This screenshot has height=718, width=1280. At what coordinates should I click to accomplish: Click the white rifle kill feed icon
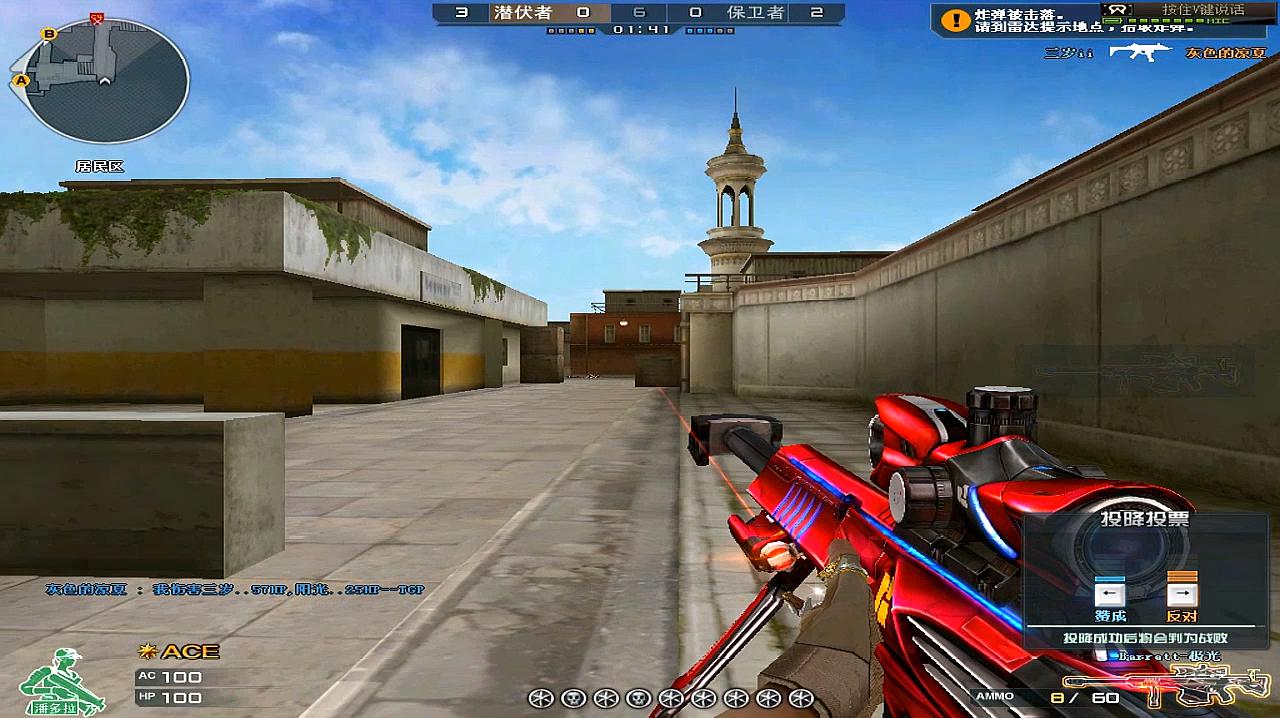1141,52
